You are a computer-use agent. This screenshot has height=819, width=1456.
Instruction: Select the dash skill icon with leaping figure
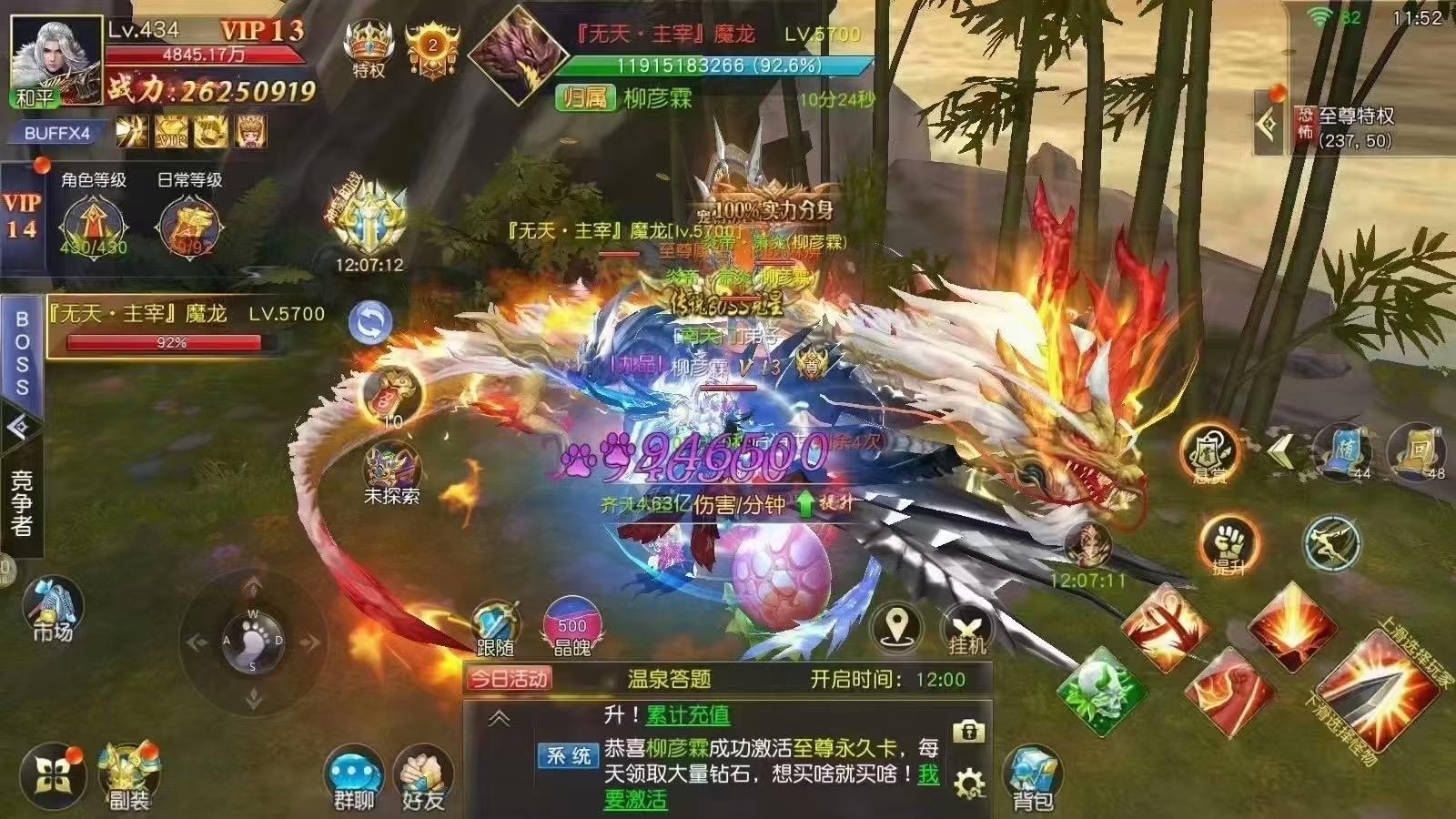[1334, 543]
